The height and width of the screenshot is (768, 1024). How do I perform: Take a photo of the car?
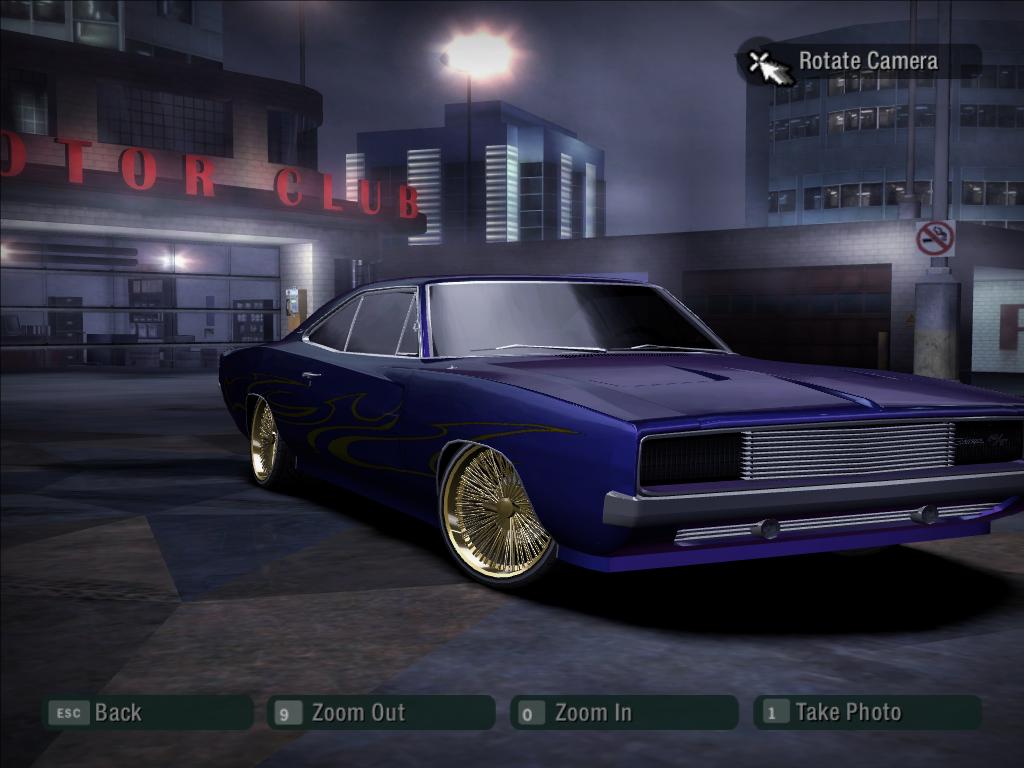coord(866,713)
